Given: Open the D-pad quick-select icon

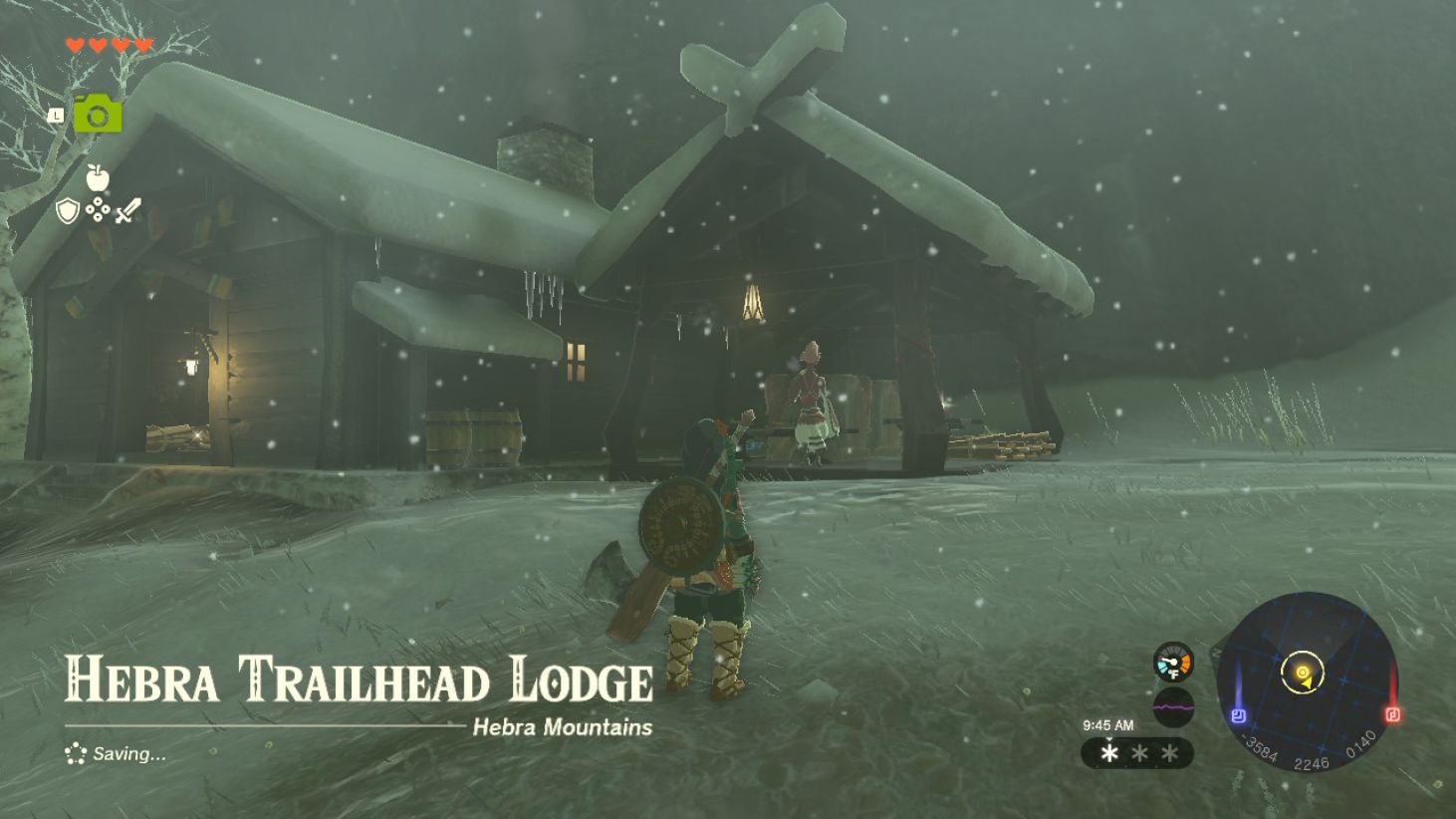Looking at the screenshot, I should pyautogui.click(x=98, y=209).
